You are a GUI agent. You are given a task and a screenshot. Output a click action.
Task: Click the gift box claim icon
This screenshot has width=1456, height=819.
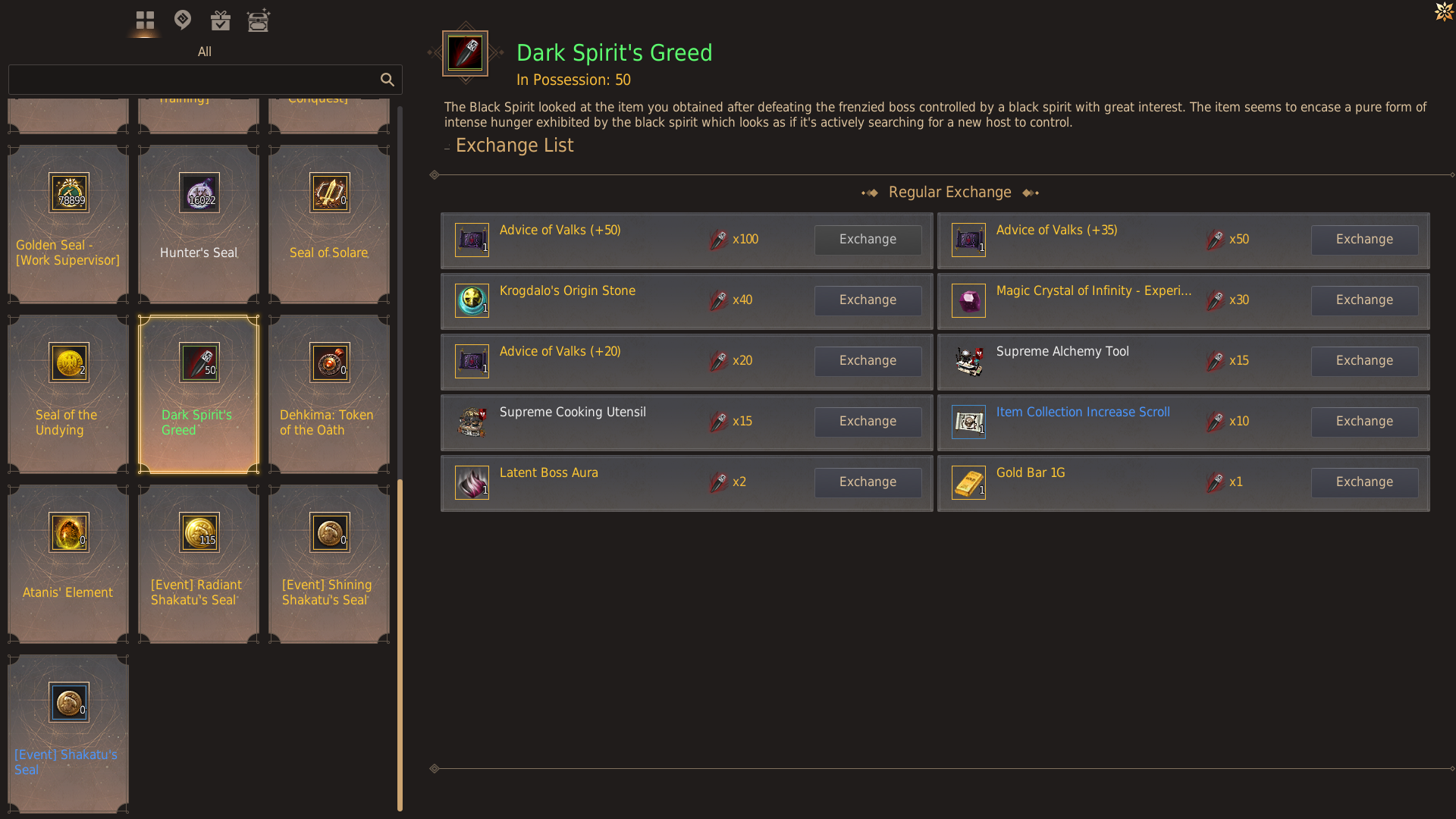tap(220, 20)
